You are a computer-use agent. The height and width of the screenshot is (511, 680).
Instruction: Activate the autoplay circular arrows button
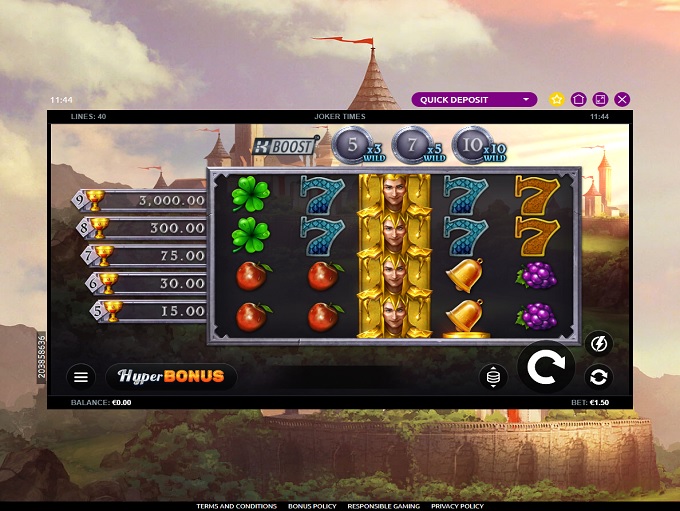point(598,377)
